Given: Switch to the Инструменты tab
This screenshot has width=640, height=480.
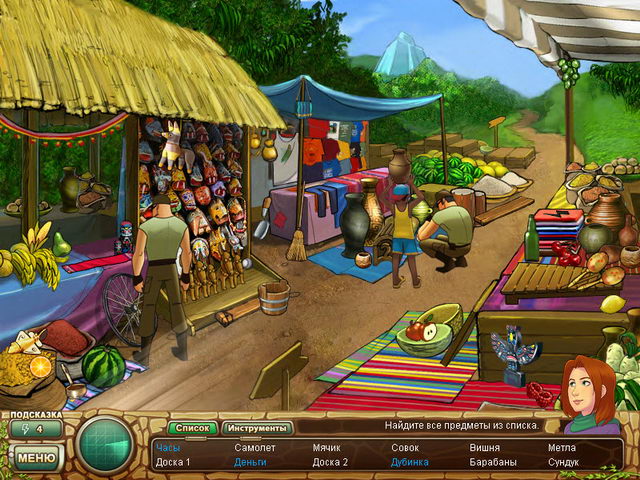Looking at the screenshot, I should [256, 428].
